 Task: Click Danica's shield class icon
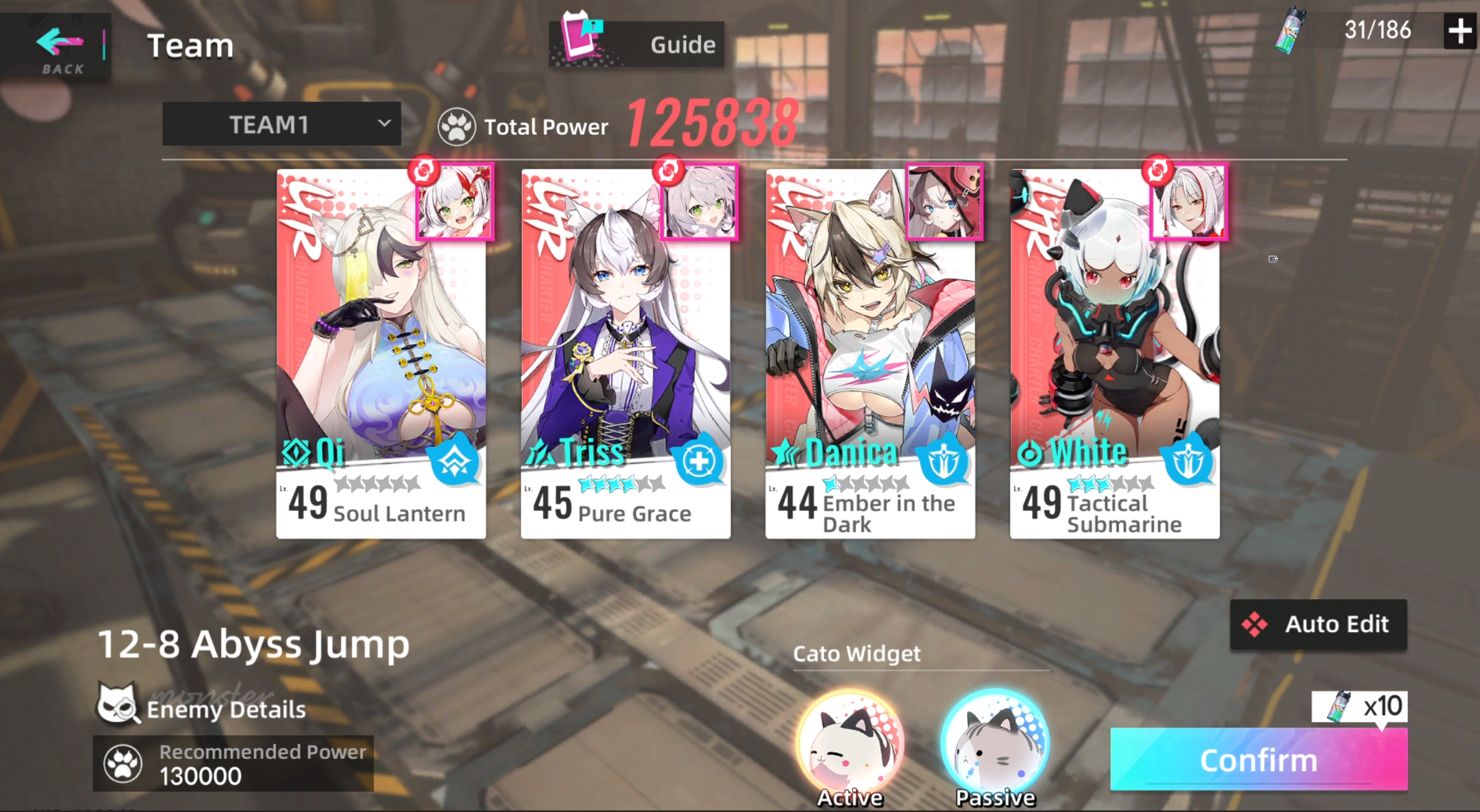[943, 460]
